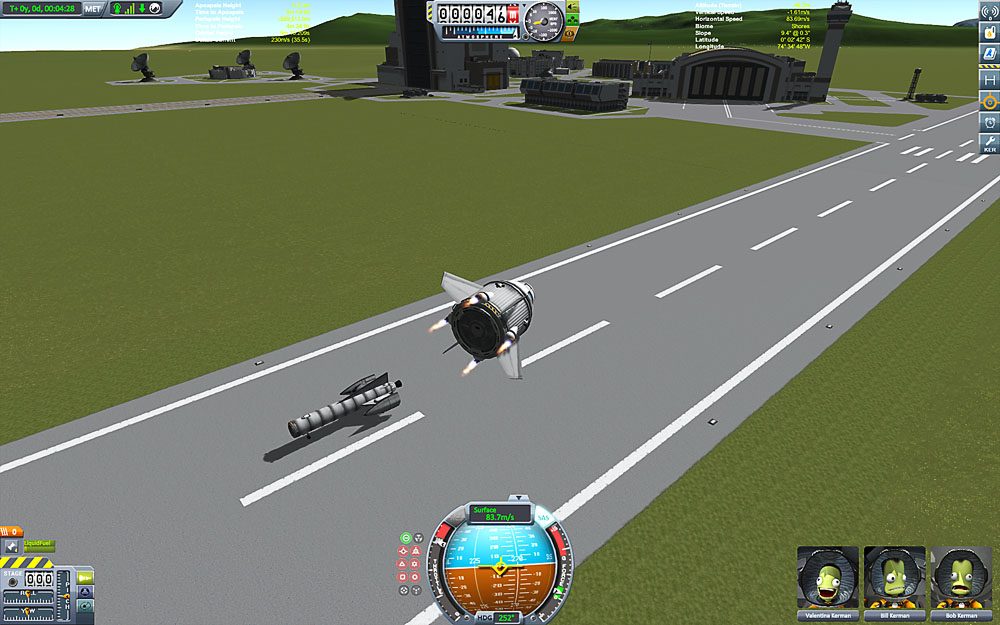
Task: Open the CommNet signal toolbar button
Action: pos(989,9)
